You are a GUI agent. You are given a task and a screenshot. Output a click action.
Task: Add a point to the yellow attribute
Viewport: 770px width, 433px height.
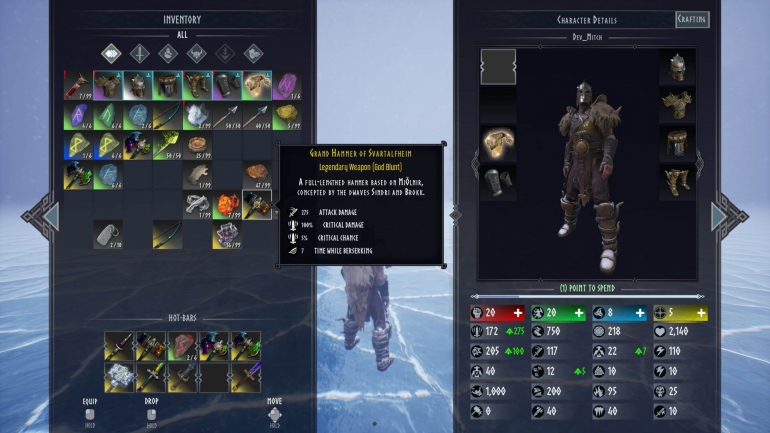[x=701, y=313]
